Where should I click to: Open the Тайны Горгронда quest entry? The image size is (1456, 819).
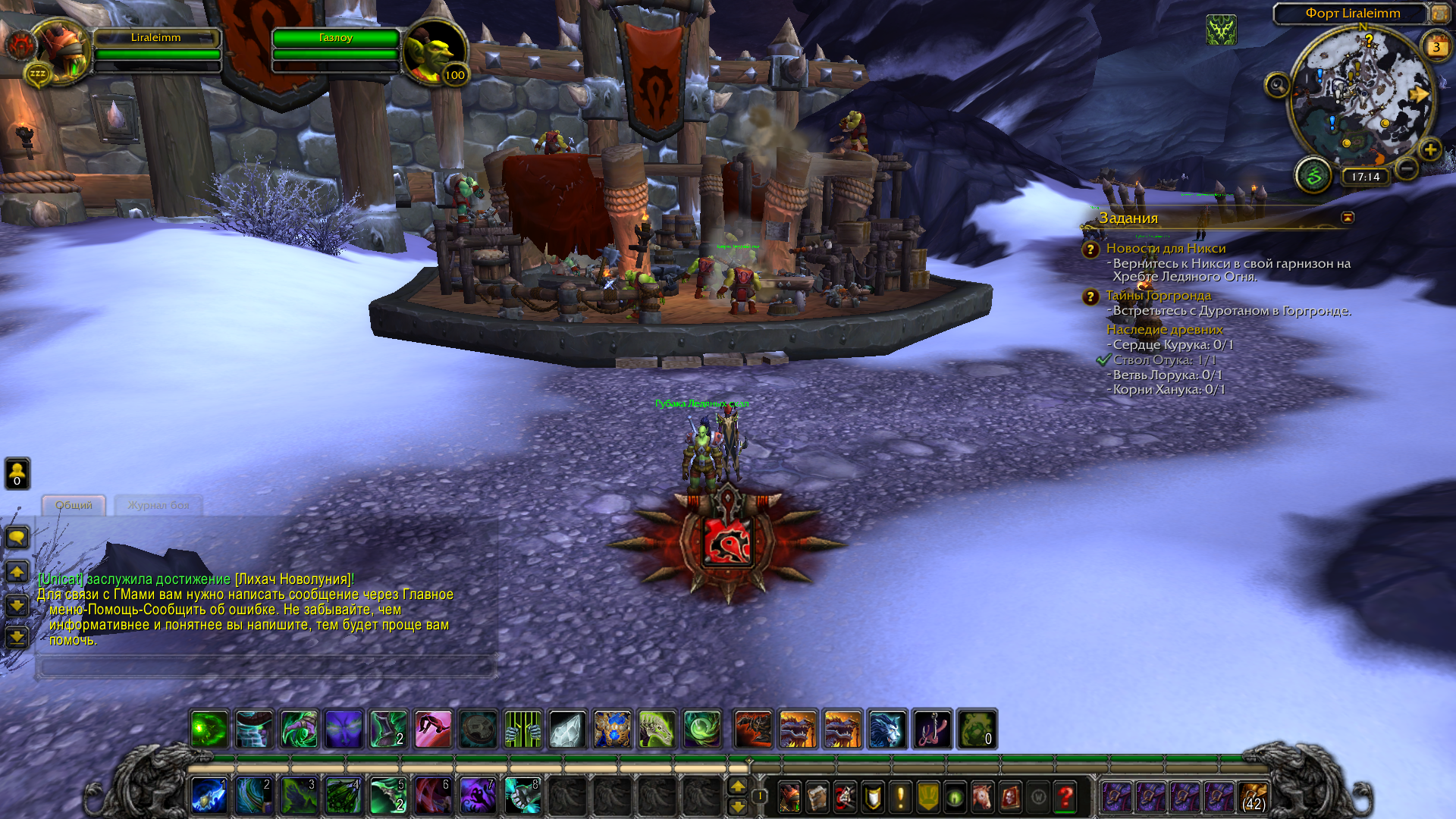click(x=1158, y=296)
